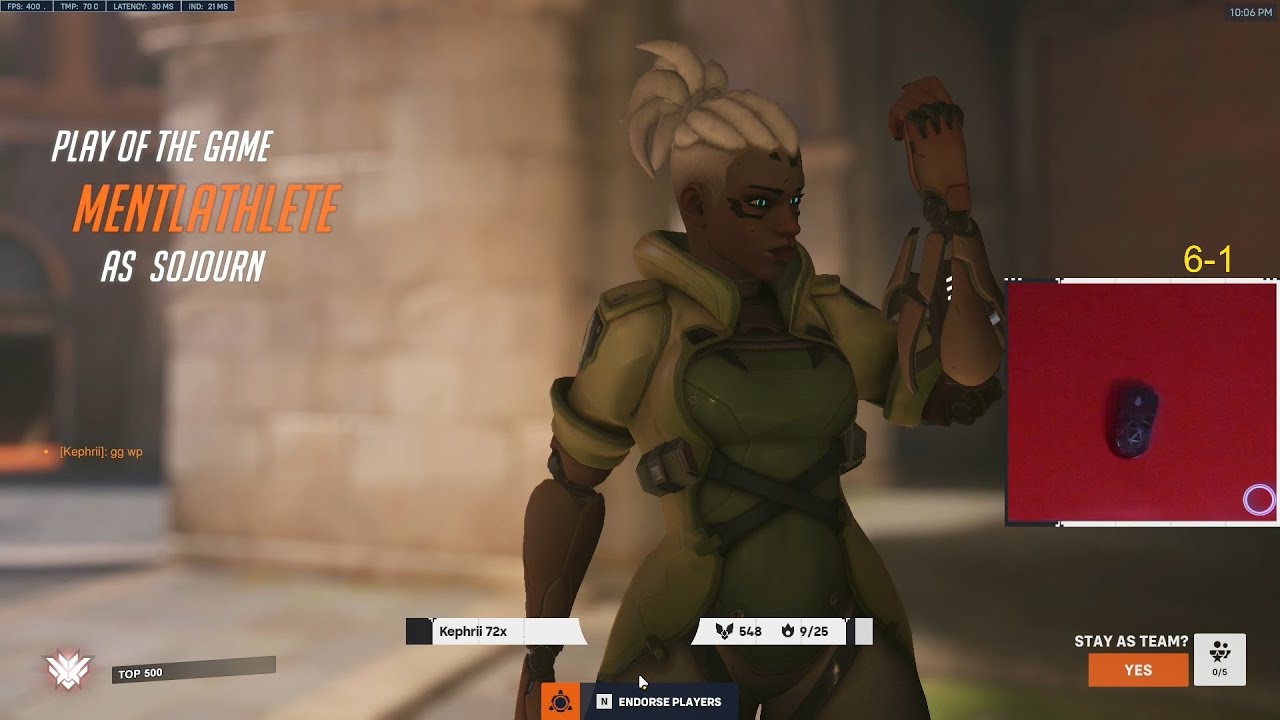Viewport: 1280px width, 720px height.
Task: Click YES to stay as team
Action: tap(1138, 670)
